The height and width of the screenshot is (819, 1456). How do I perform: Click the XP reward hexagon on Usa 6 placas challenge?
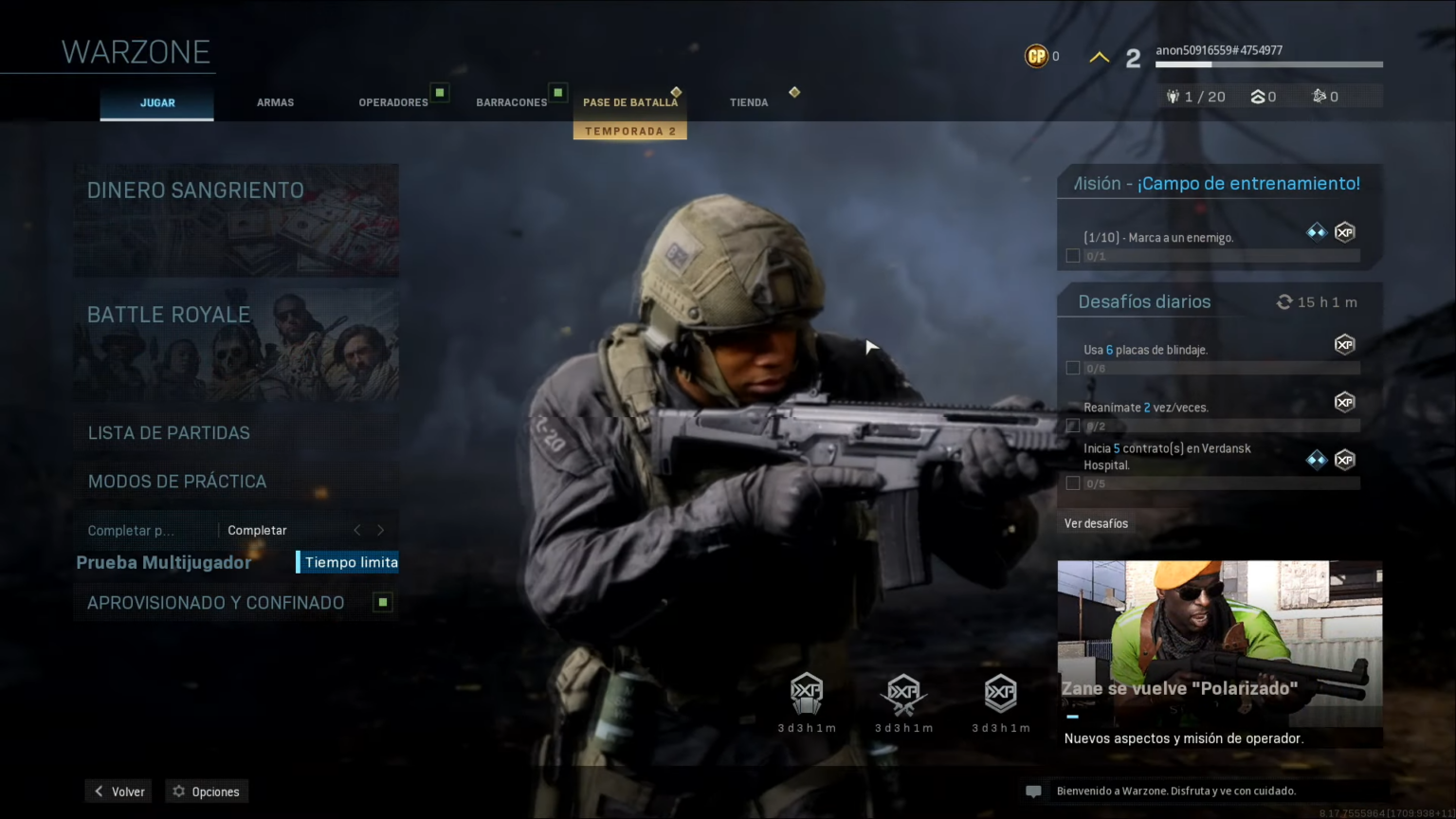[1344, 344]
